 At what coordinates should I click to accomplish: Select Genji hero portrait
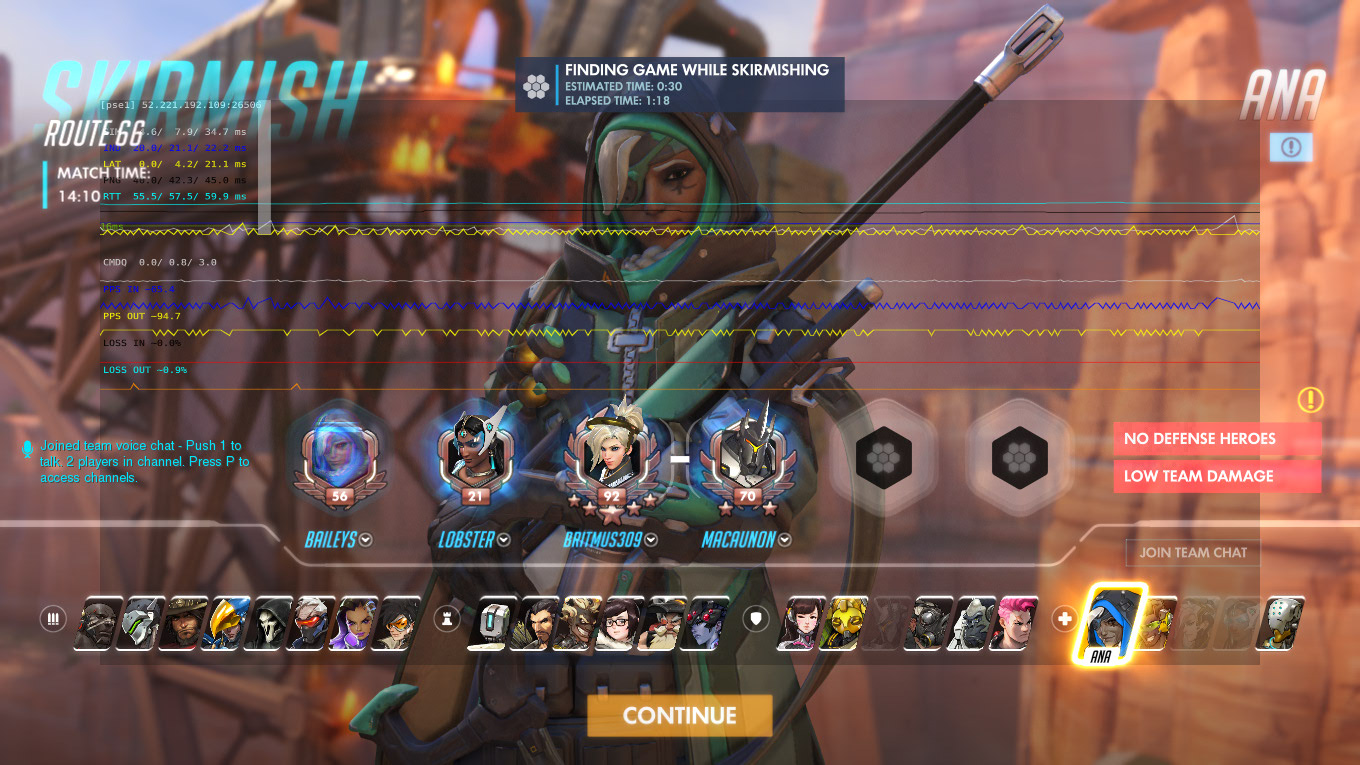tap(142, 622)
